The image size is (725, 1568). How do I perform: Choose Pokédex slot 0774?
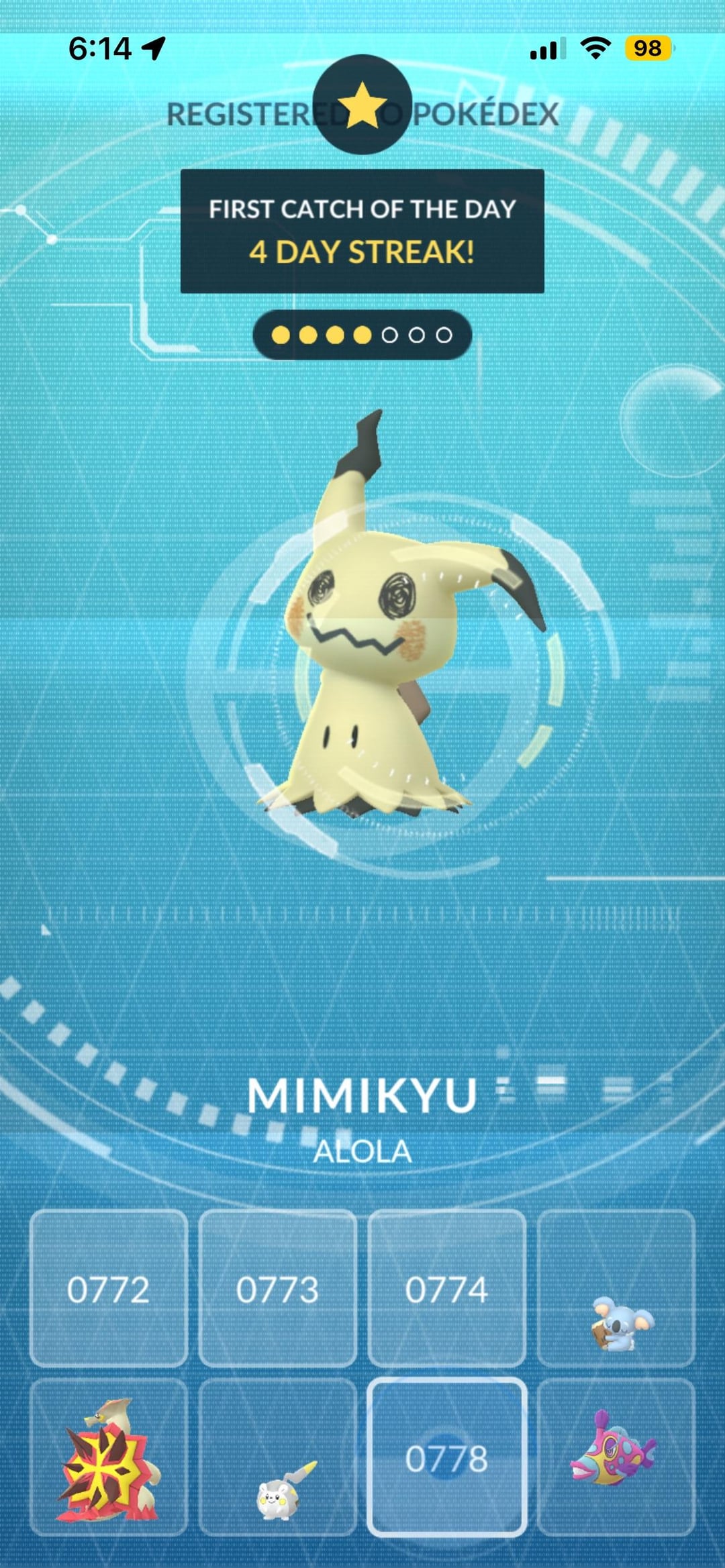tap(446, 1289)
